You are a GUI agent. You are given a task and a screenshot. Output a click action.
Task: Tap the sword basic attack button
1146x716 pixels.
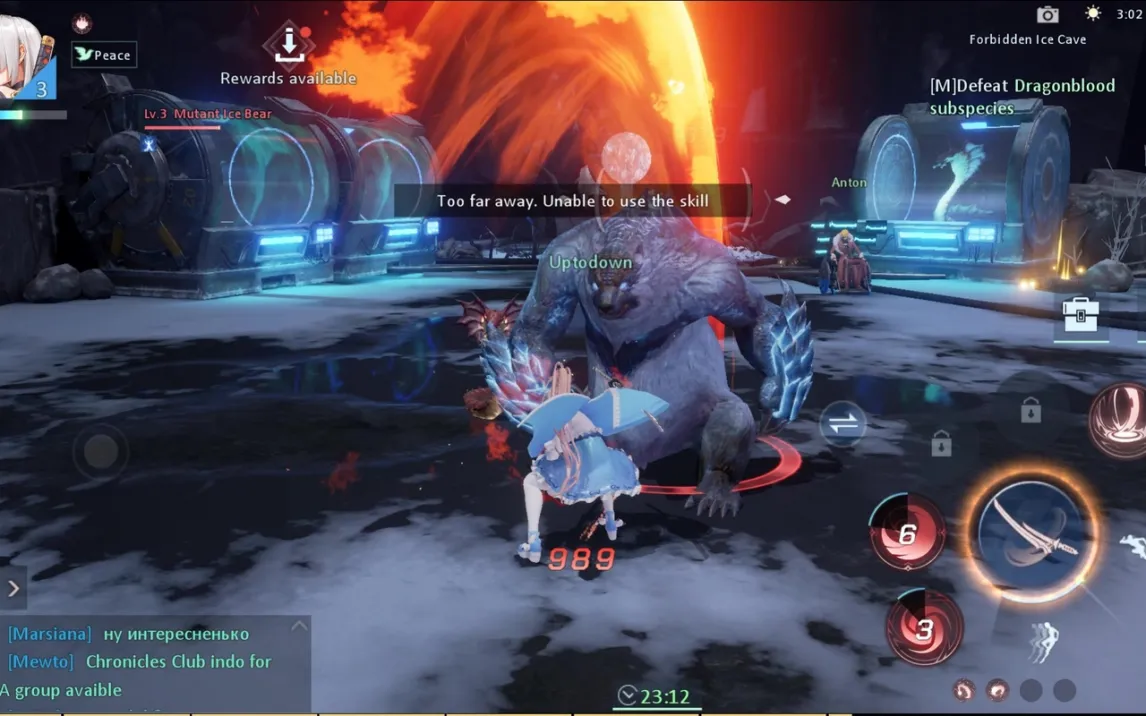point(1031,534)
